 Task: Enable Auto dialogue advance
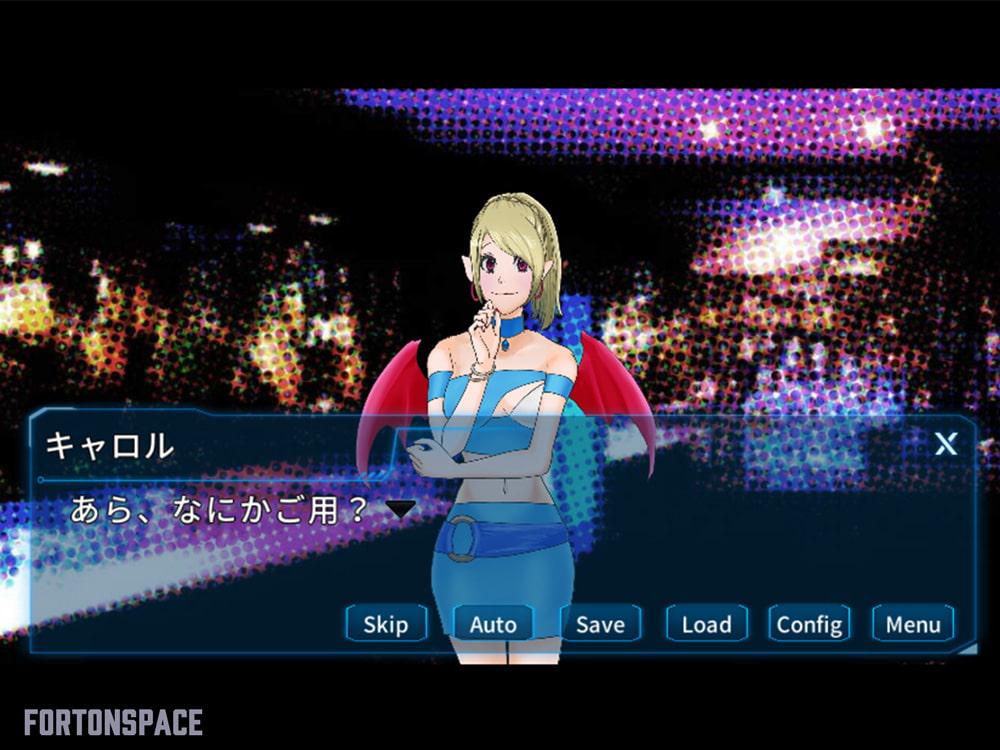(493, 624)
